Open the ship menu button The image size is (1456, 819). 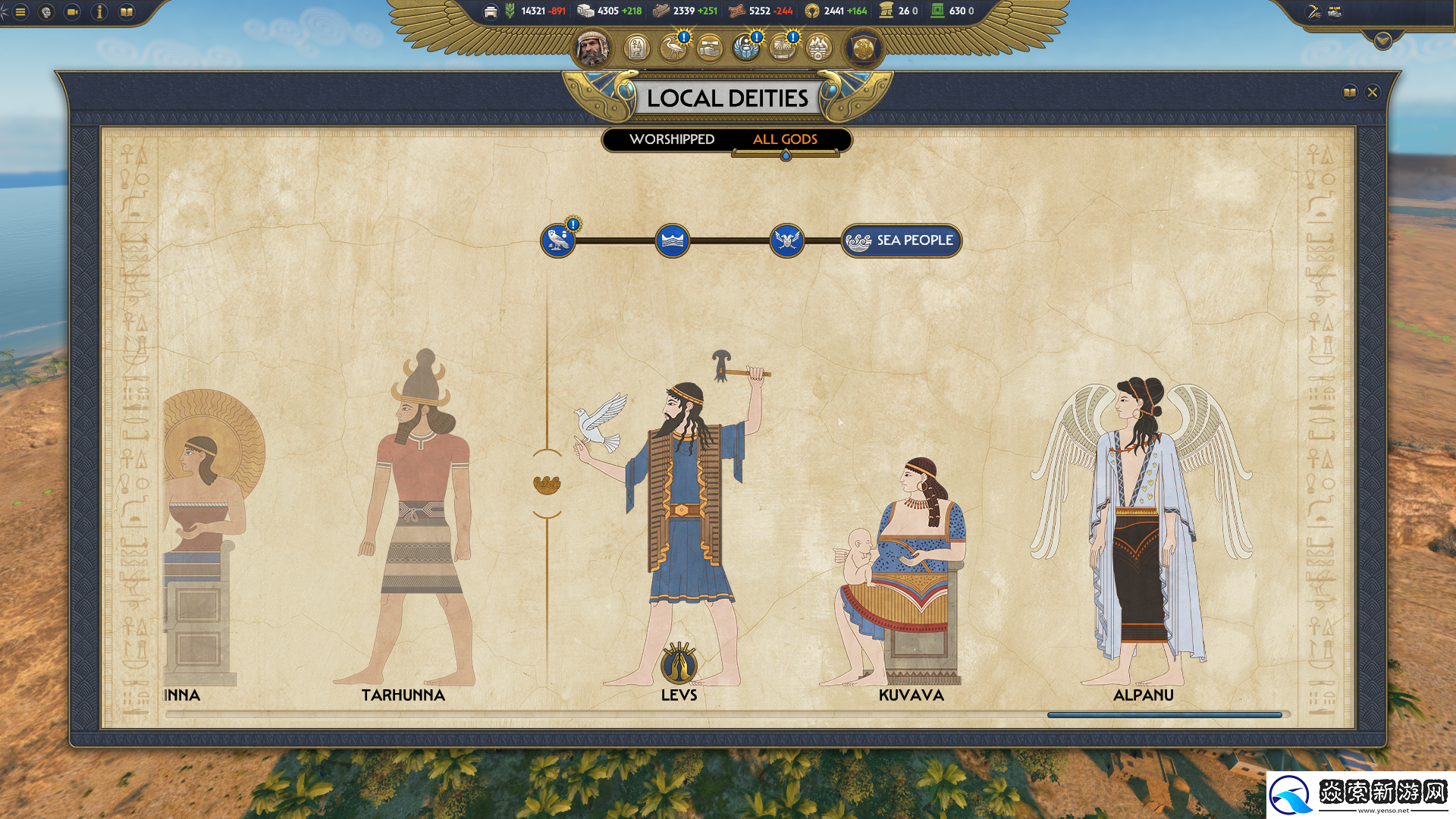(x=782, y=49)
